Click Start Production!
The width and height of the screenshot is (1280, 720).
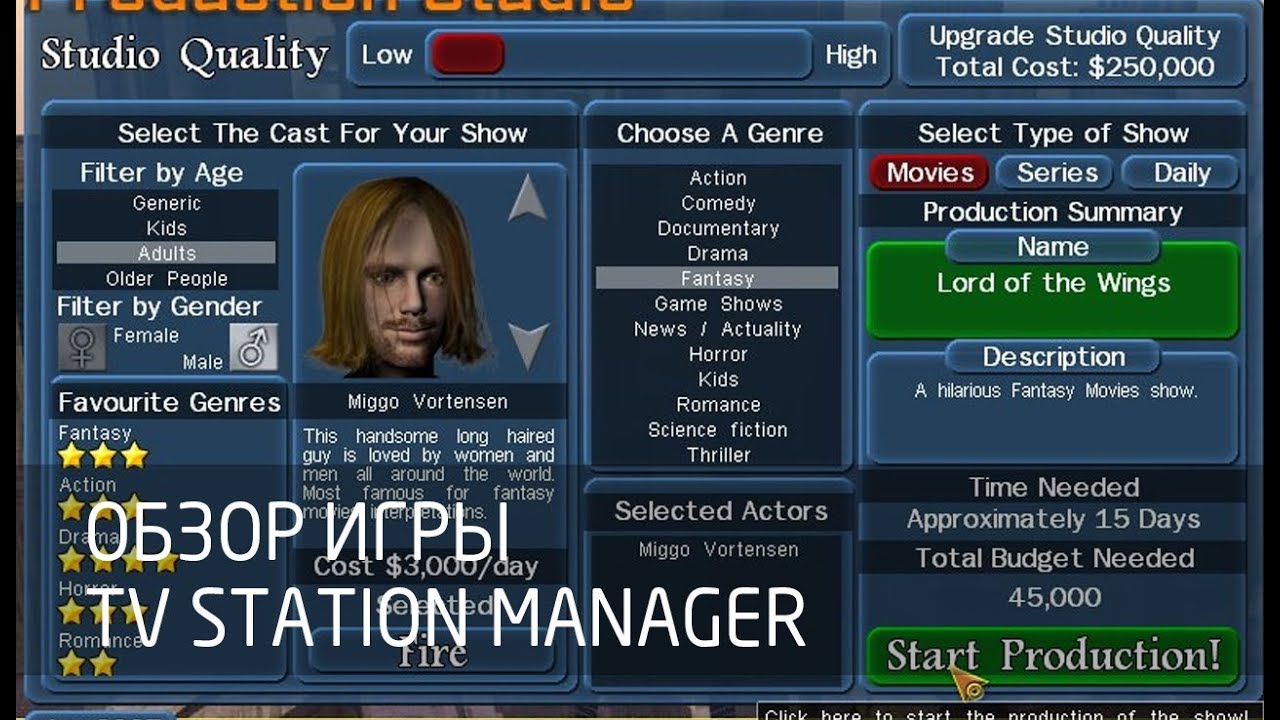tap(1052, 657)
